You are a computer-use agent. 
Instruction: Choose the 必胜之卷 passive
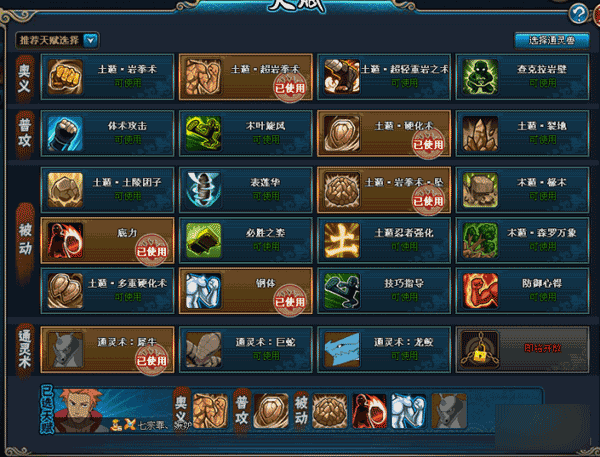coord(245,239)
